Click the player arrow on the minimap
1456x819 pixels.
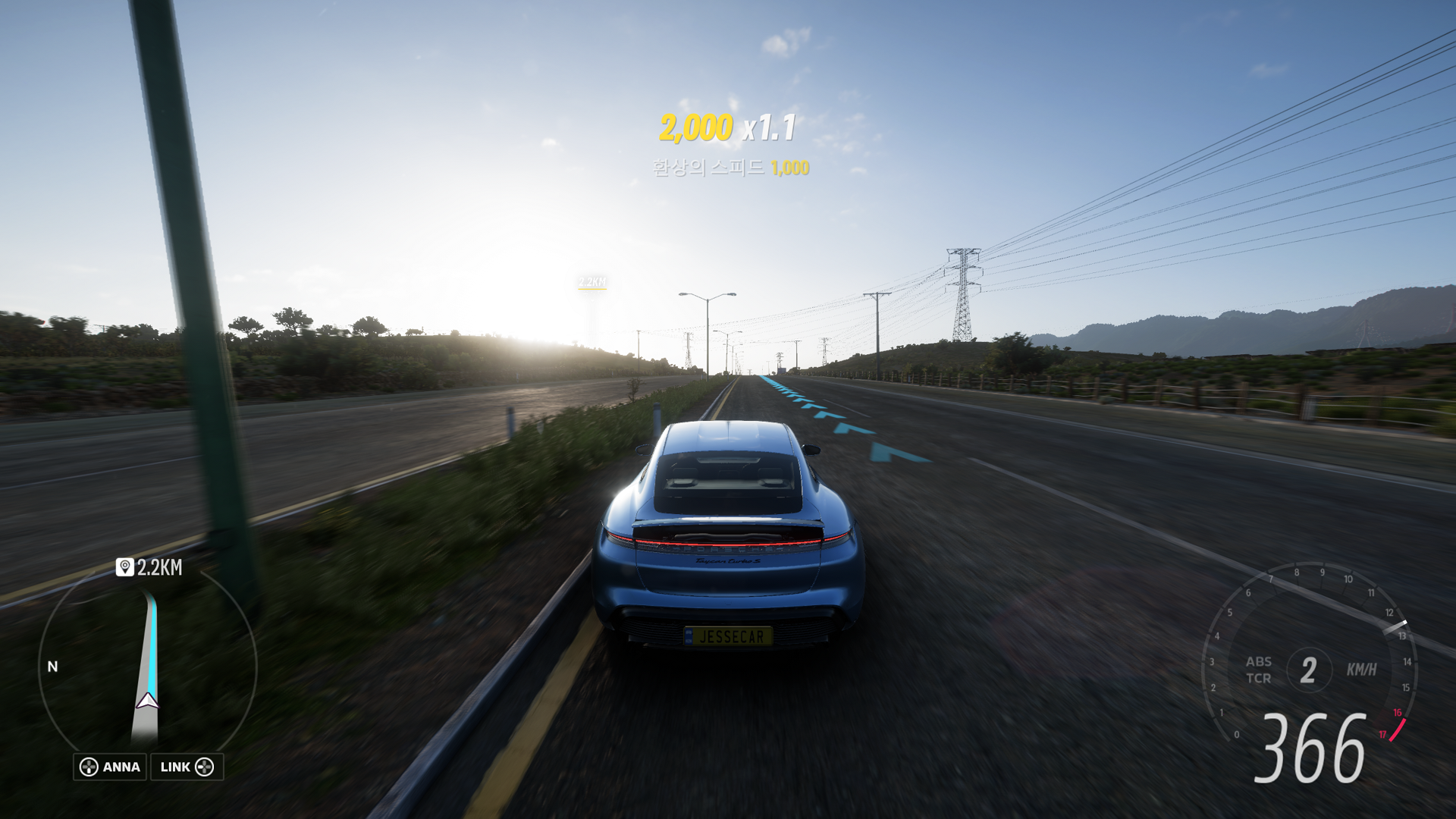[x=147, y=701]
